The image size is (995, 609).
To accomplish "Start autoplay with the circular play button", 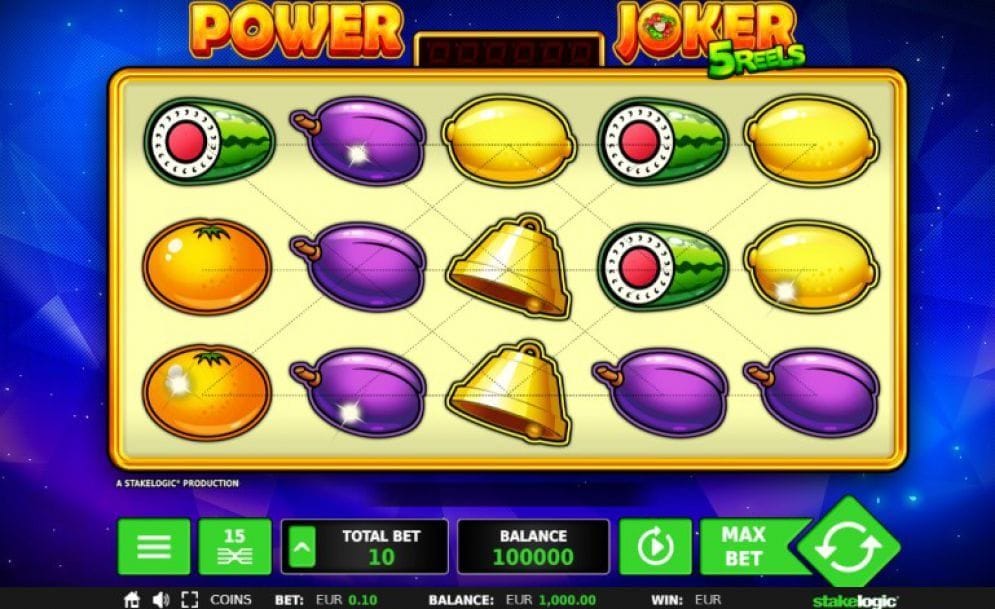I will (x=655, y=547).
